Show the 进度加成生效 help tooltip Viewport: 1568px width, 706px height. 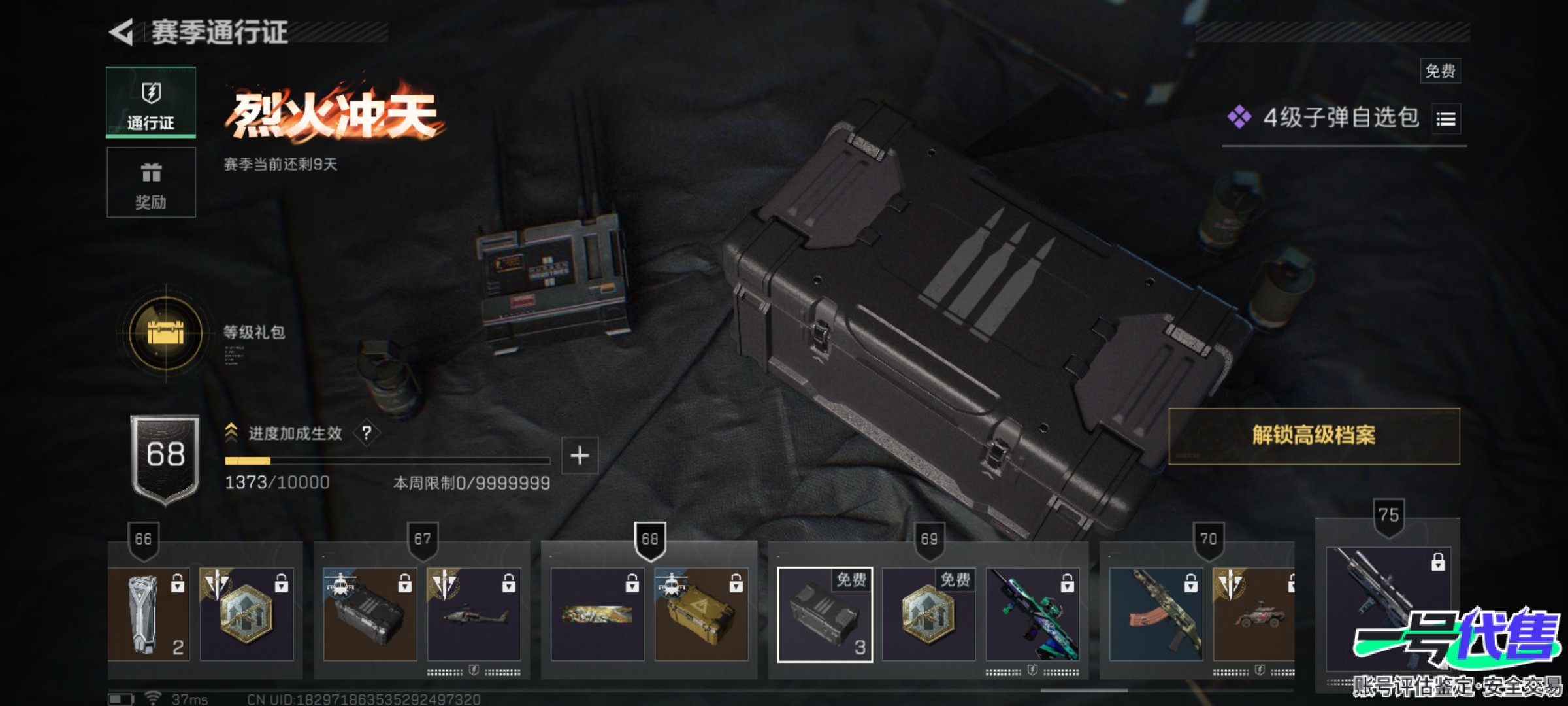point(367,433)
